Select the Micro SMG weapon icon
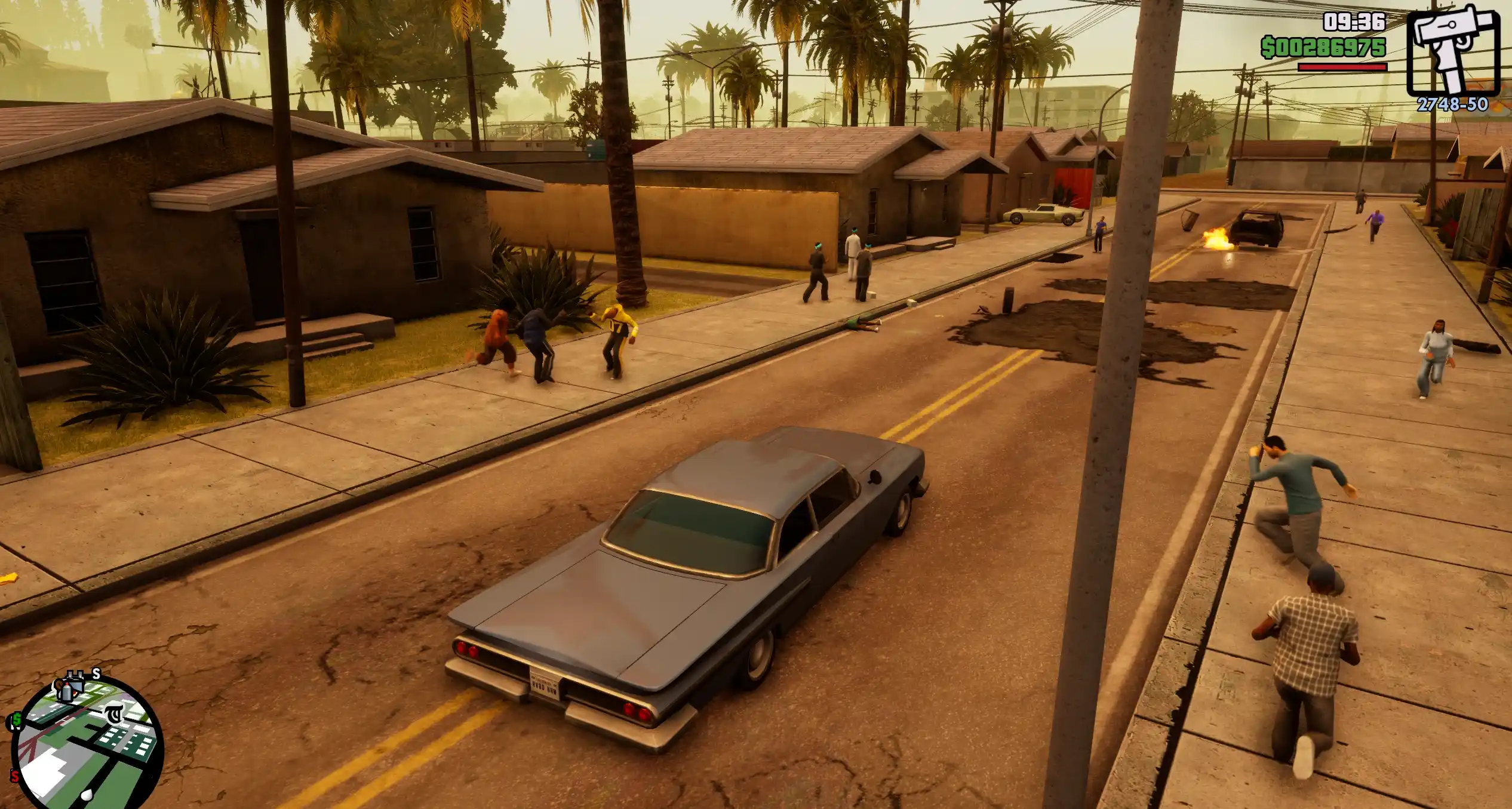 click(x=1452, y=52)
